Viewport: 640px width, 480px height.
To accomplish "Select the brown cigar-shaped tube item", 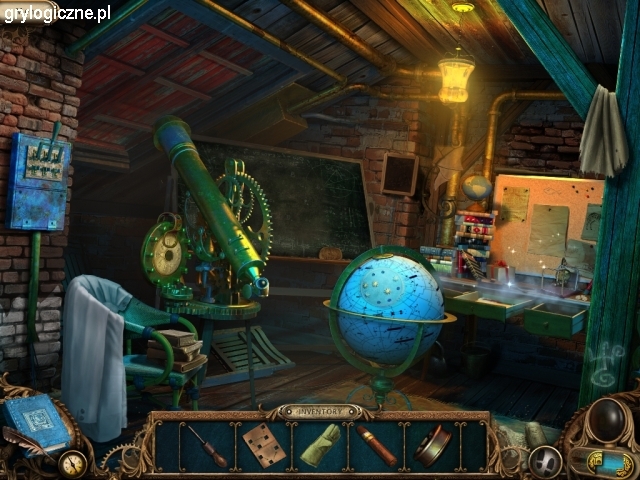I will click(376, 445).
